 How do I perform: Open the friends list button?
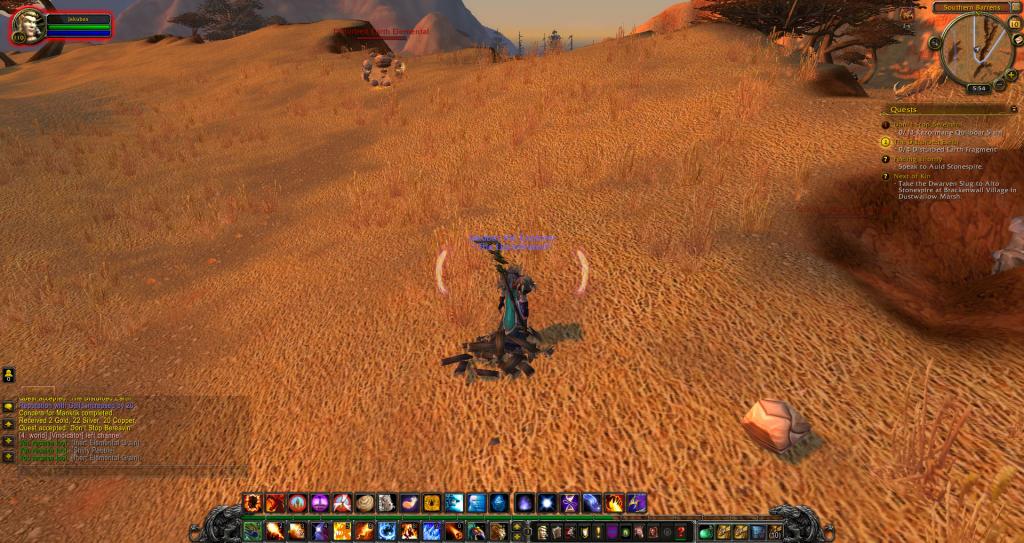(8, 376)
